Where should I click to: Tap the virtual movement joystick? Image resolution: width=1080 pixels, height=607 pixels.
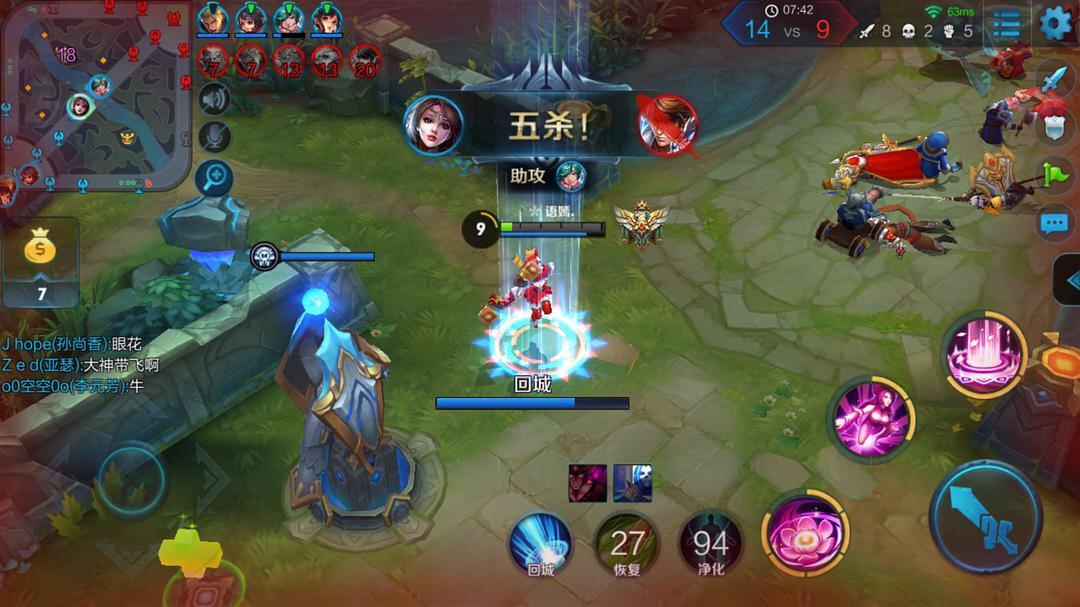click(131, 479)
